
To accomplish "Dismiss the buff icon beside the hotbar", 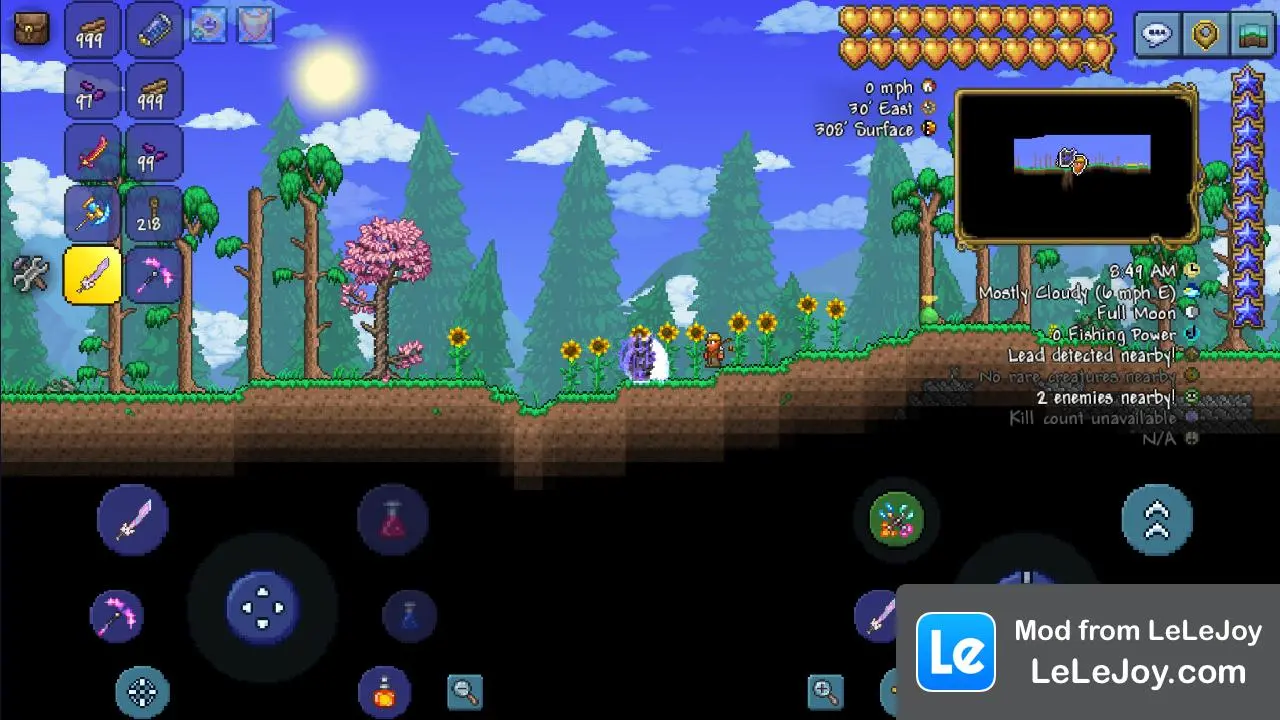I will point(210,25).
